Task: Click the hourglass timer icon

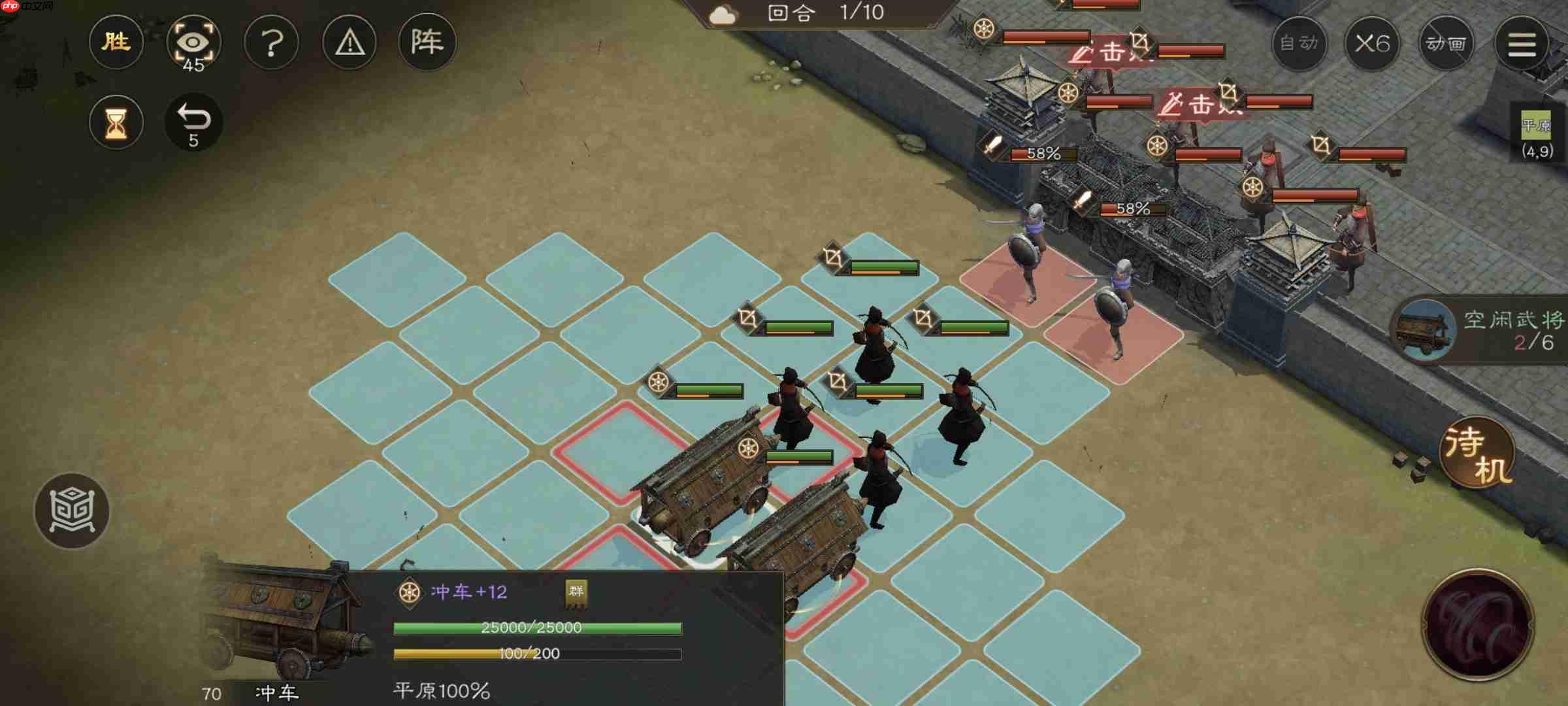Action: [x=116, y=122]
